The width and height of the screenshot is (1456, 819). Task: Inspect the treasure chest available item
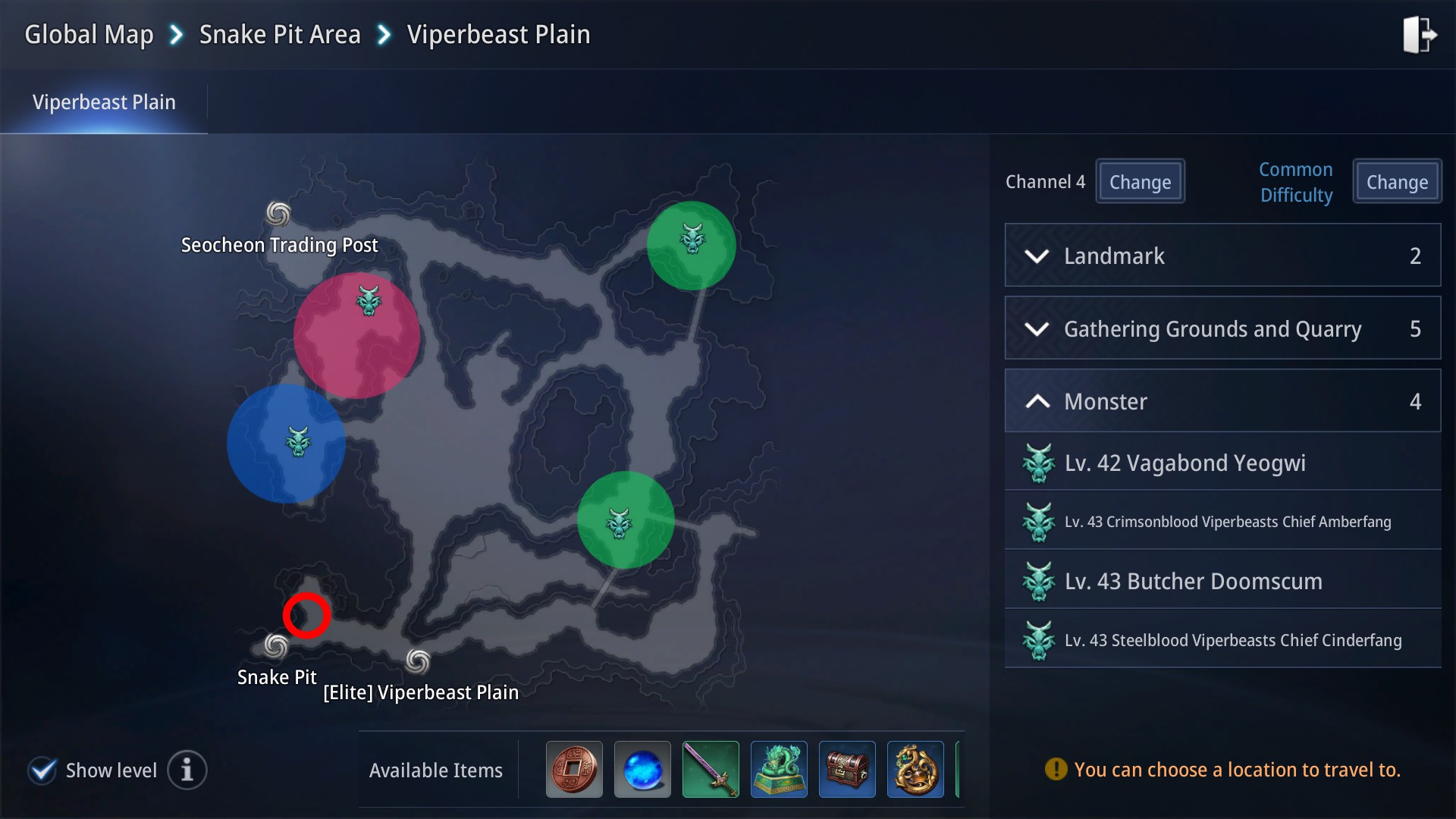(847, 770)
